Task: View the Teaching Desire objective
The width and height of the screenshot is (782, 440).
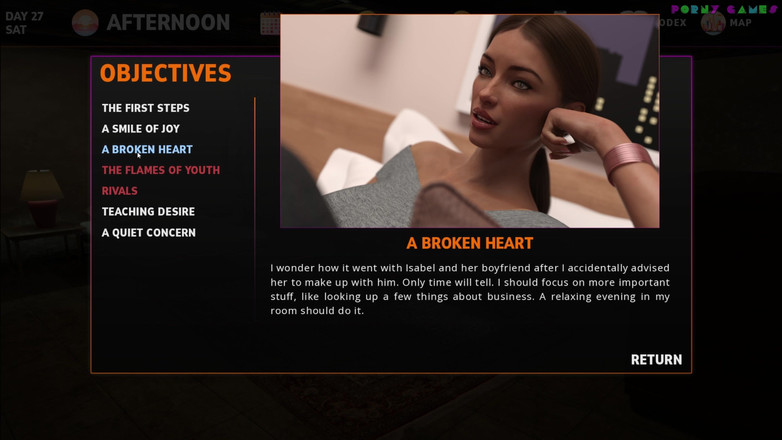Action: click(x=148, y=212)
